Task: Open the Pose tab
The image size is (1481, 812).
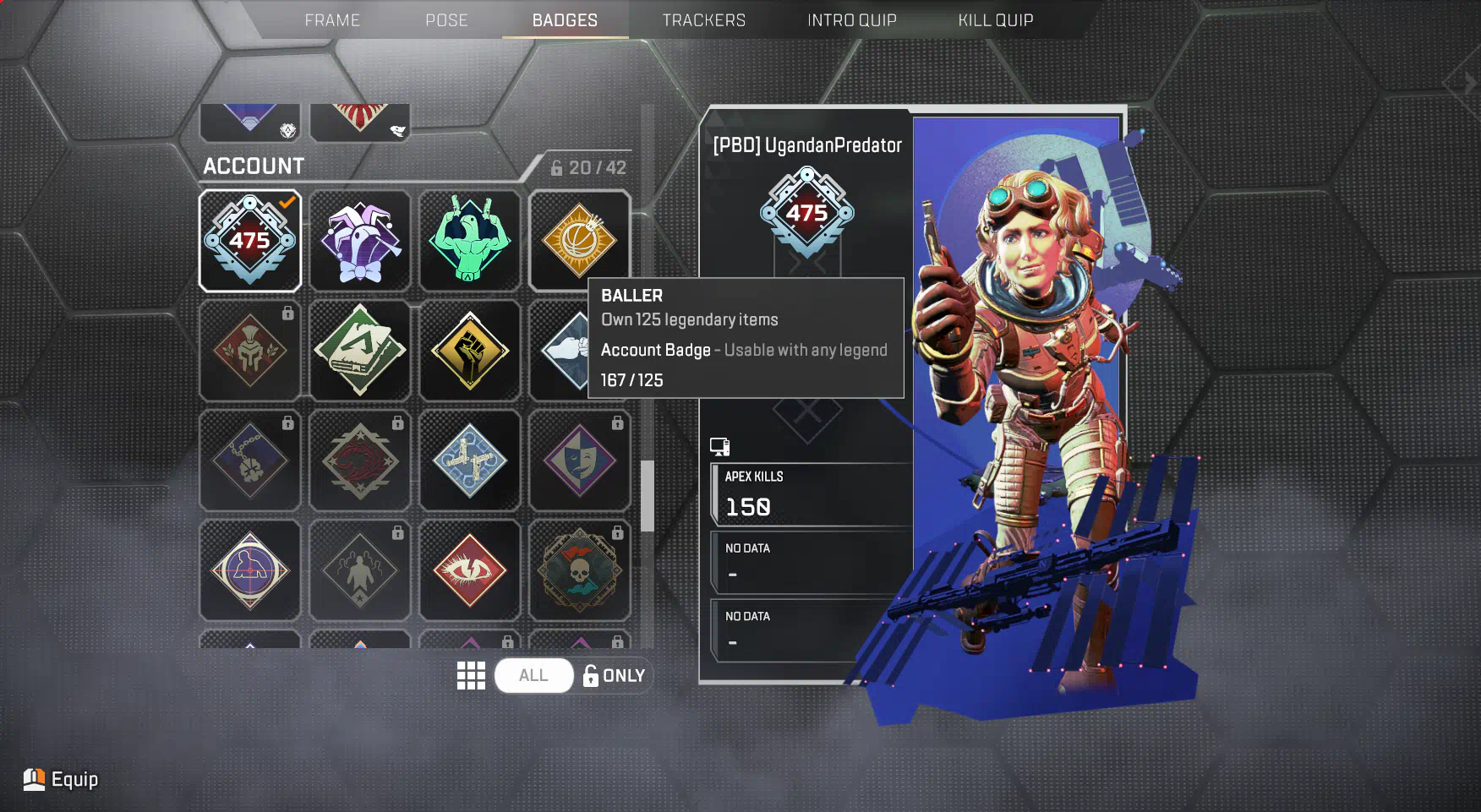Action: (446, 20)
